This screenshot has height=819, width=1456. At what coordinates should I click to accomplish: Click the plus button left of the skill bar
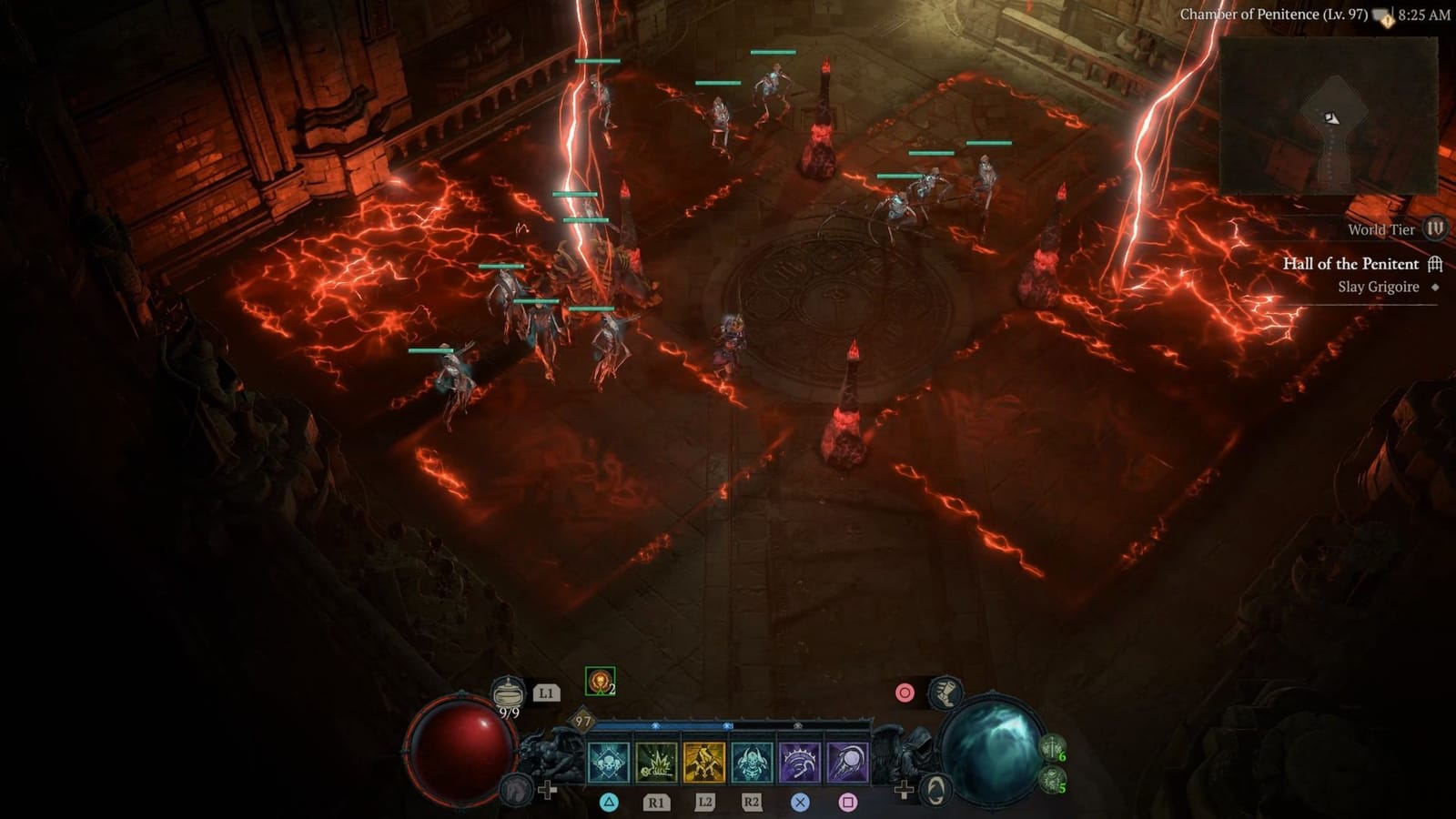pos(549,788)
